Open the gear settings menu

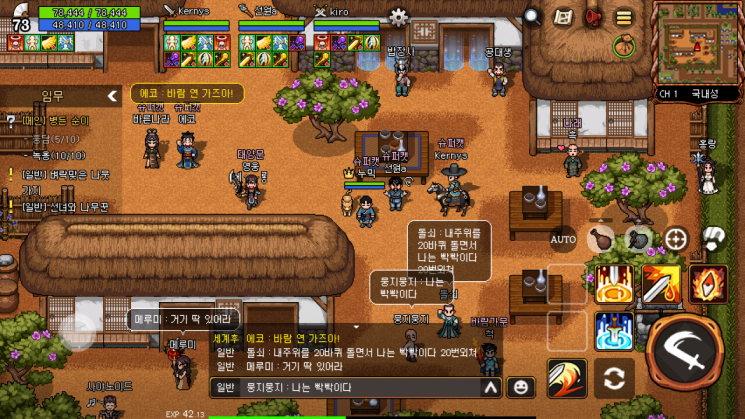click(x=399, y=16)
